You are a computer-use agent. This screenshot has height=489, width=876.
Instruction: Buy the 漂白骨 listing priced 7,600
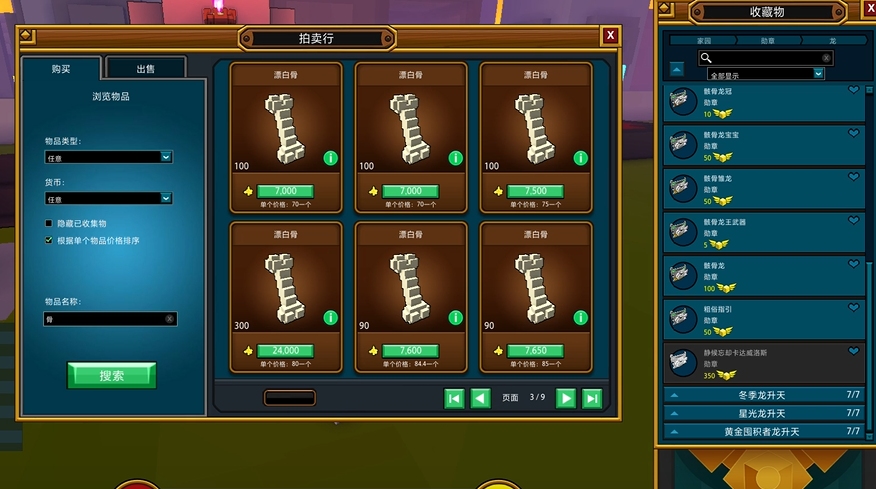coord(410,351)
